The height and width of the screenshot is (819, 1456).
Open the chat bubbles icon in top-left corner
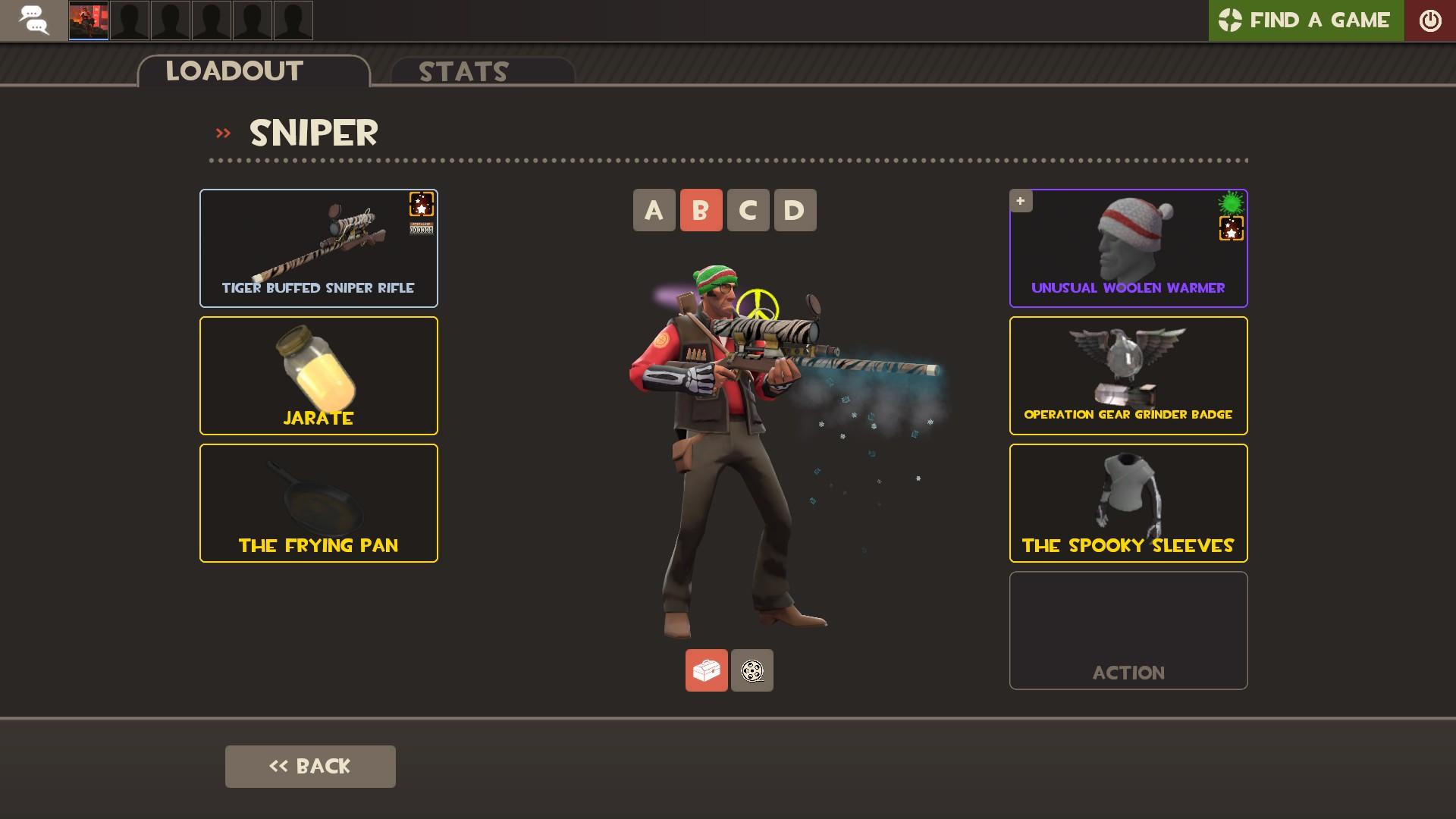[x=33, y=20]
